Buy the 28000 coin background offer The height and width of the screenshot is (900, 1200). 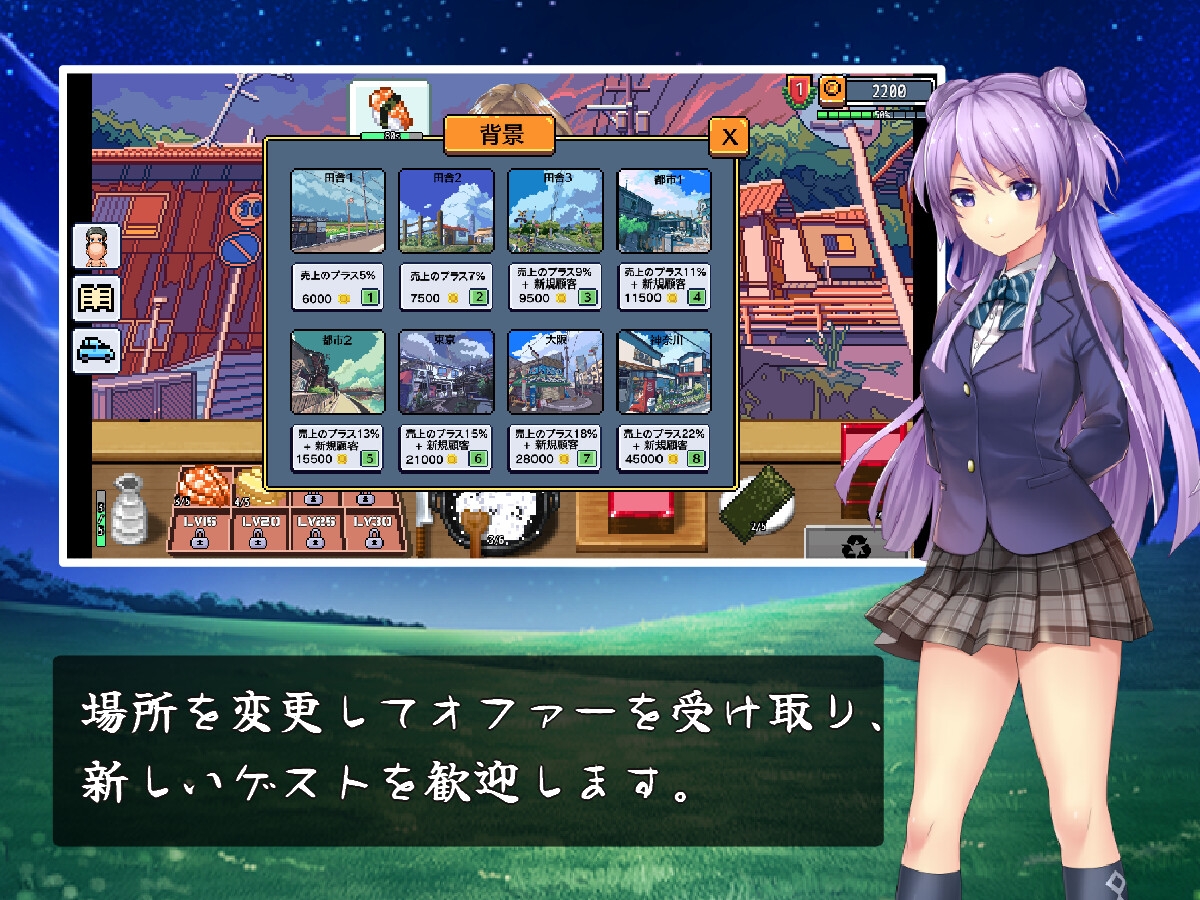click(555, 447)
